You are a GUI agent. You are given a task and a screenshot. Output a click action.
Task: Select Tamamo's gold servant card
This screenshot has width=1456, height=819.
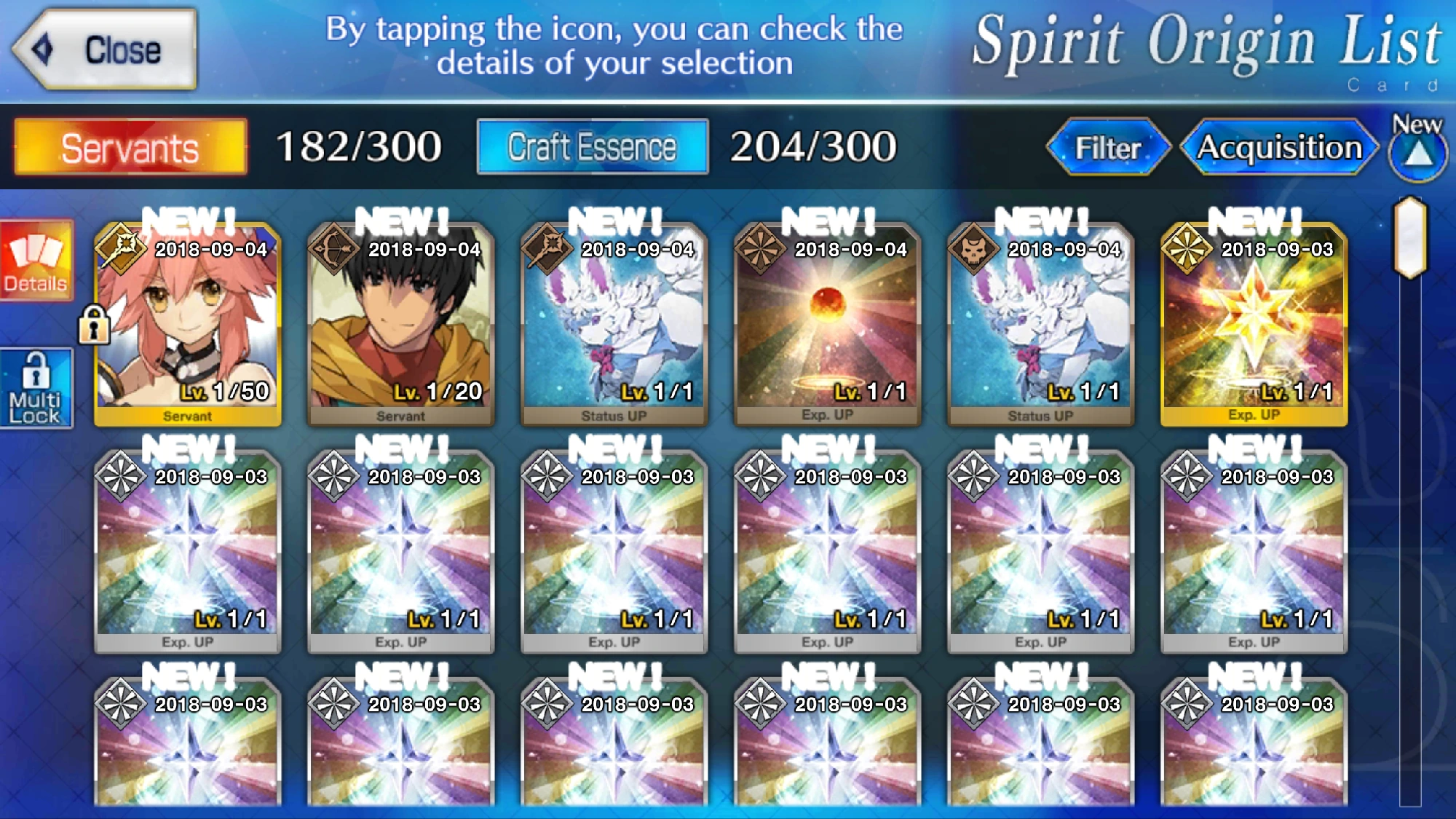pos(191,320)
